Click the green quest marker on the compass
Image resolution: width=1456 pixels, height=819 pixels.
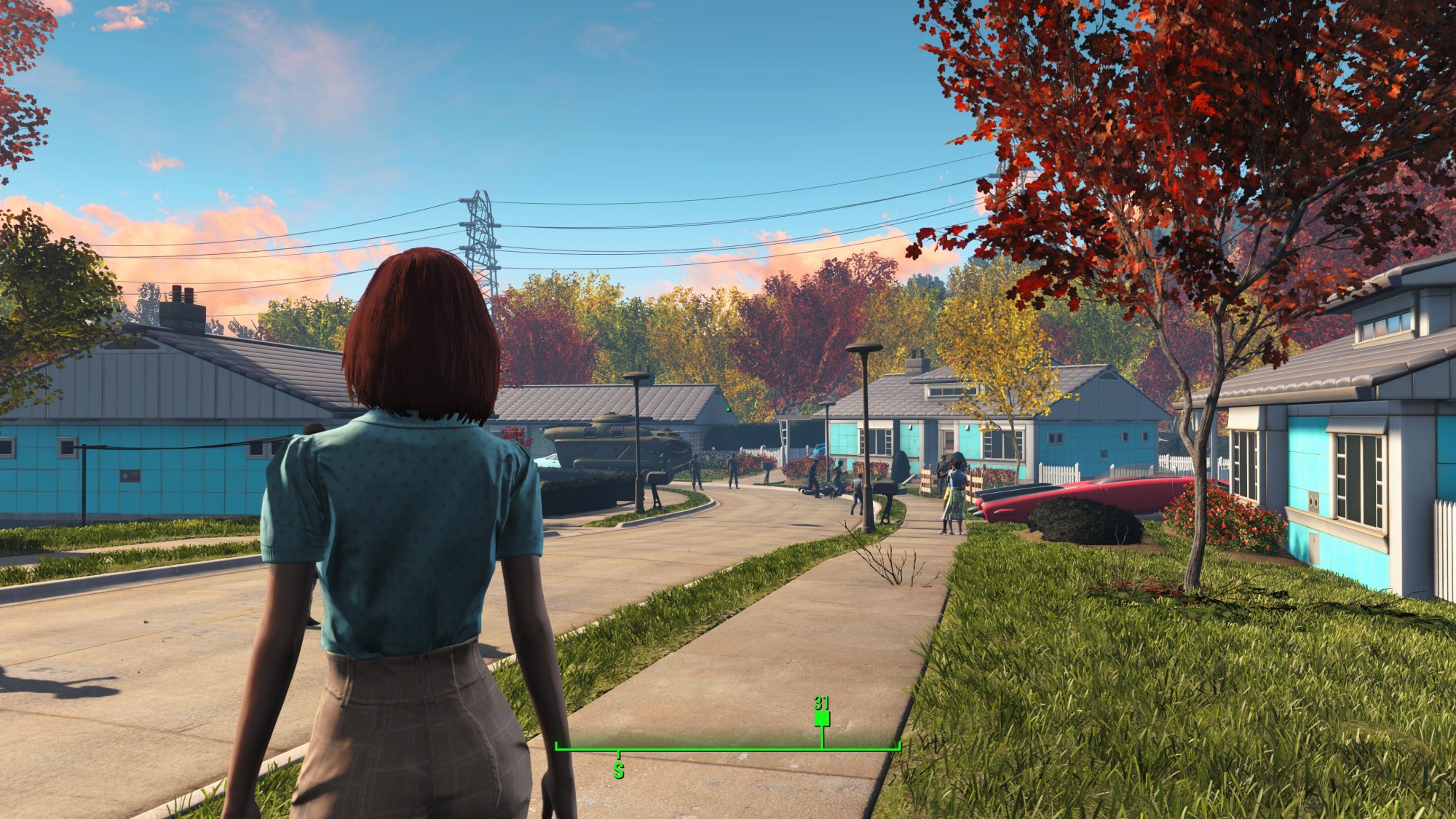tap(822, 719)
